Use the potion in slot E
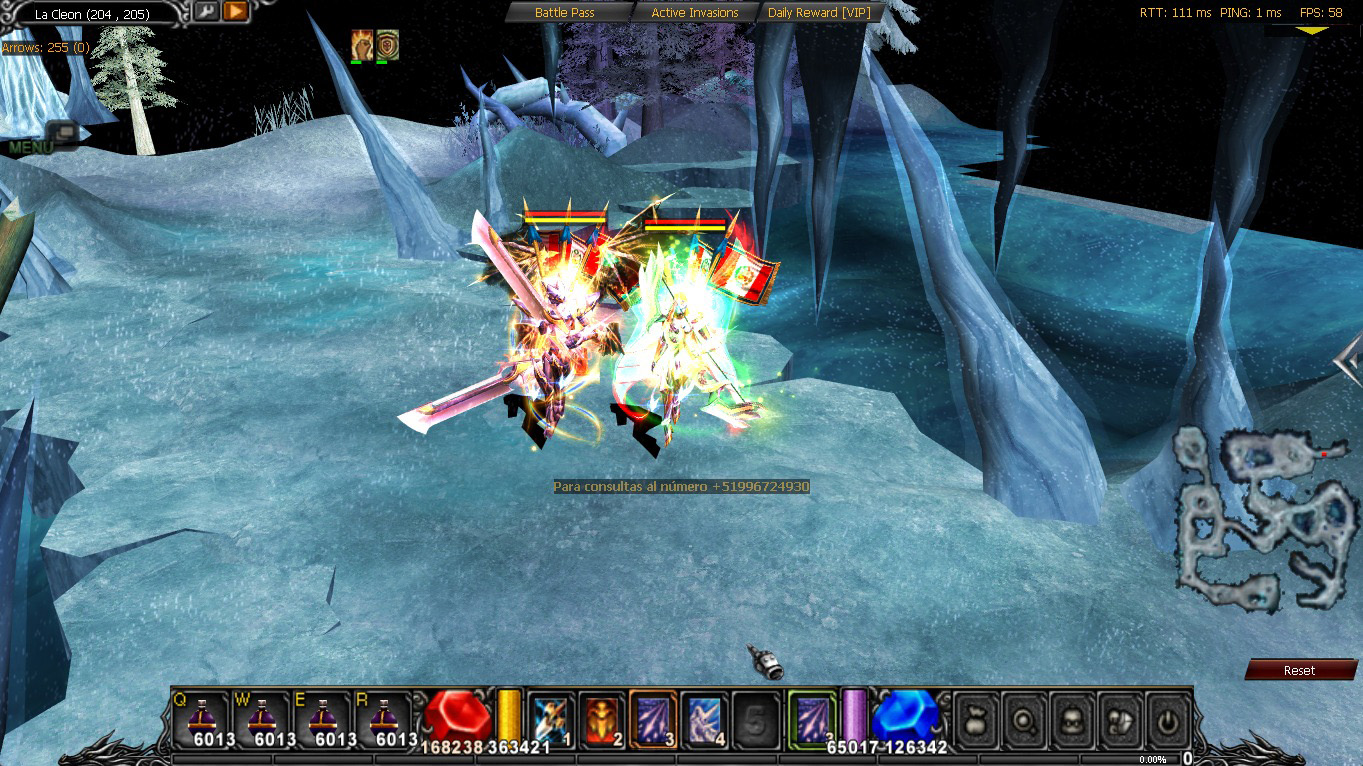Screen dimensions: 1363x766 [x=322, y=719]
